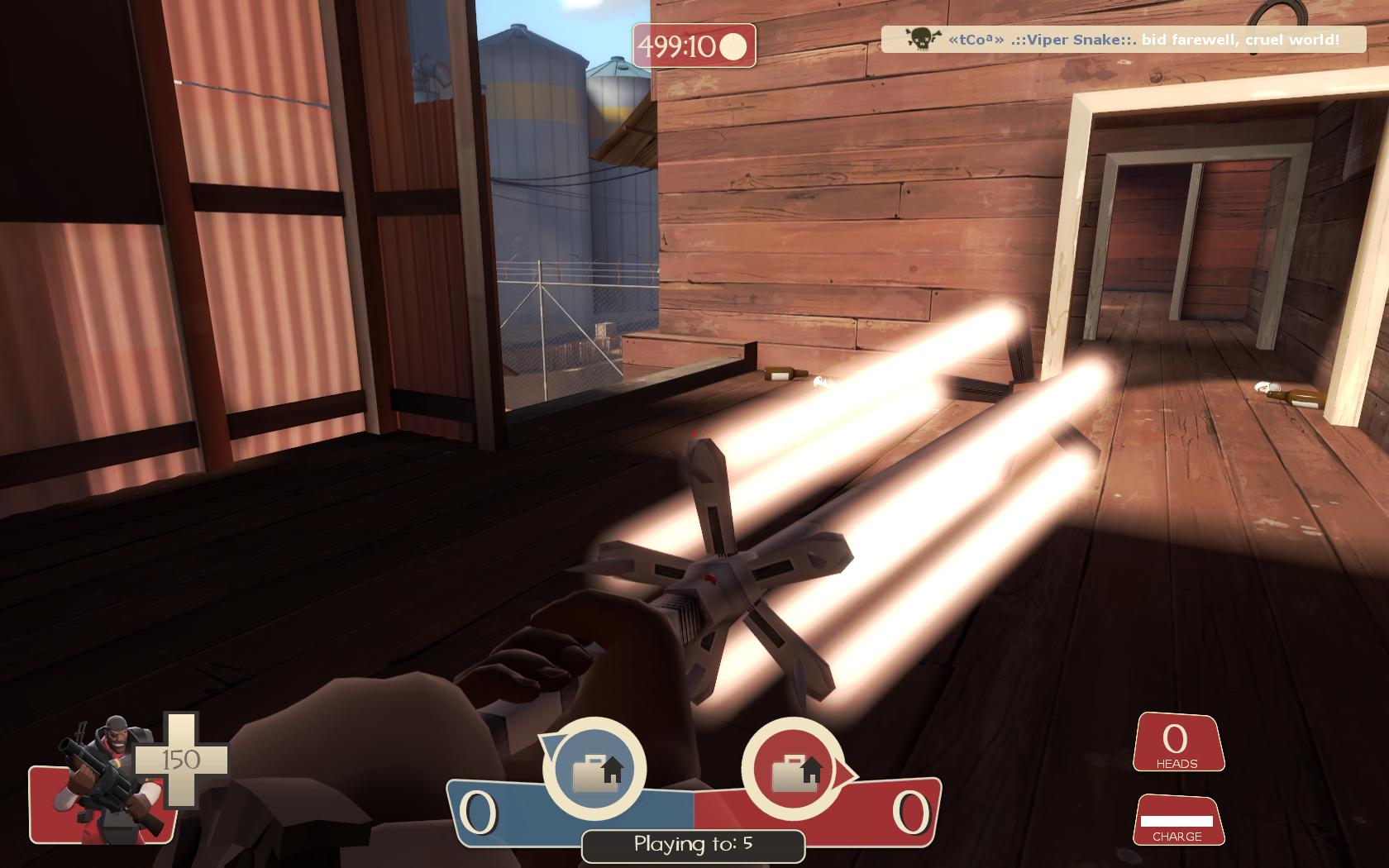Click the blue team intelligence briefcase icon
The height and width of the screenshot is (868, 1389).
click(595, 770)
